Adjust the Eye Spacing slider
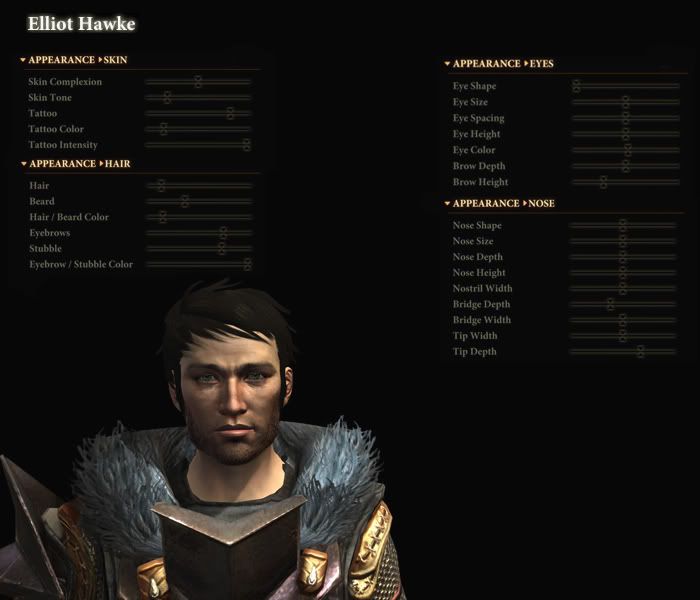The width and height of the screenshot is (700, 600). click(626, 118)
